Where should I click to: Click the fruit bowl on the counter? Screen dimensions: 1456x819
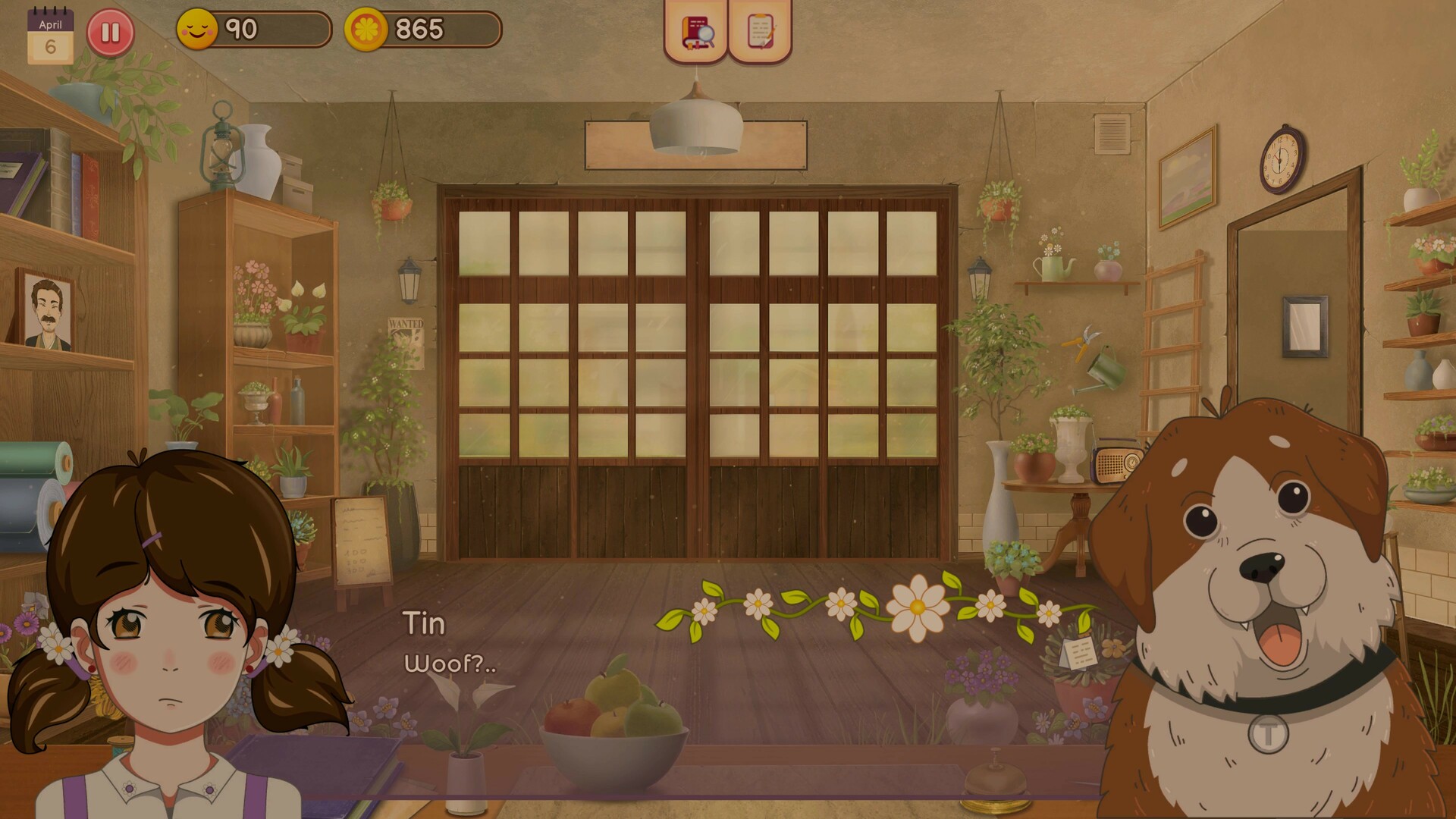point(614,728)
